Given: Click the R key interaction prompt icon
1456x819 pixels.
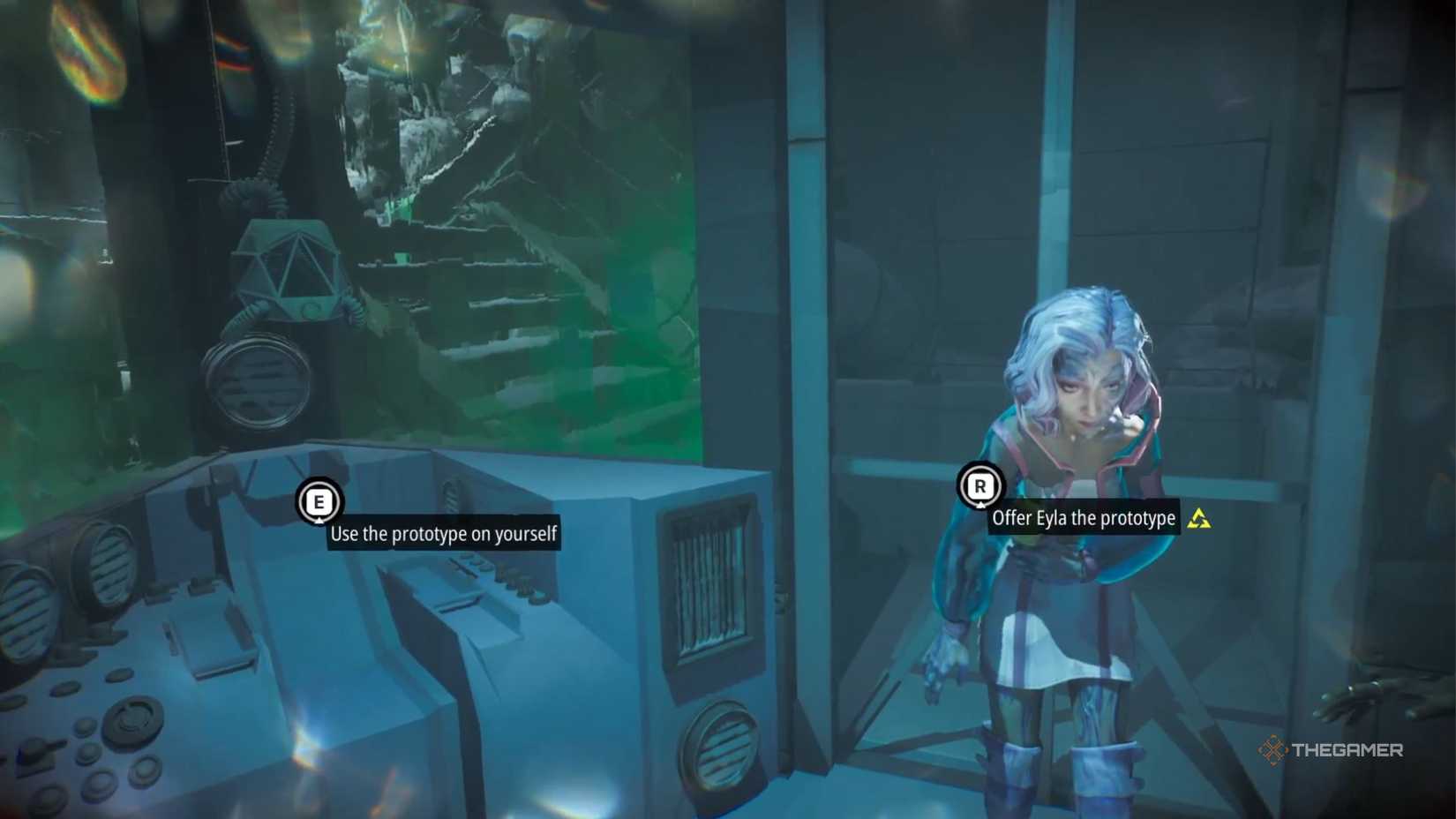Looking at the screenshot, I should pos(979,486).
